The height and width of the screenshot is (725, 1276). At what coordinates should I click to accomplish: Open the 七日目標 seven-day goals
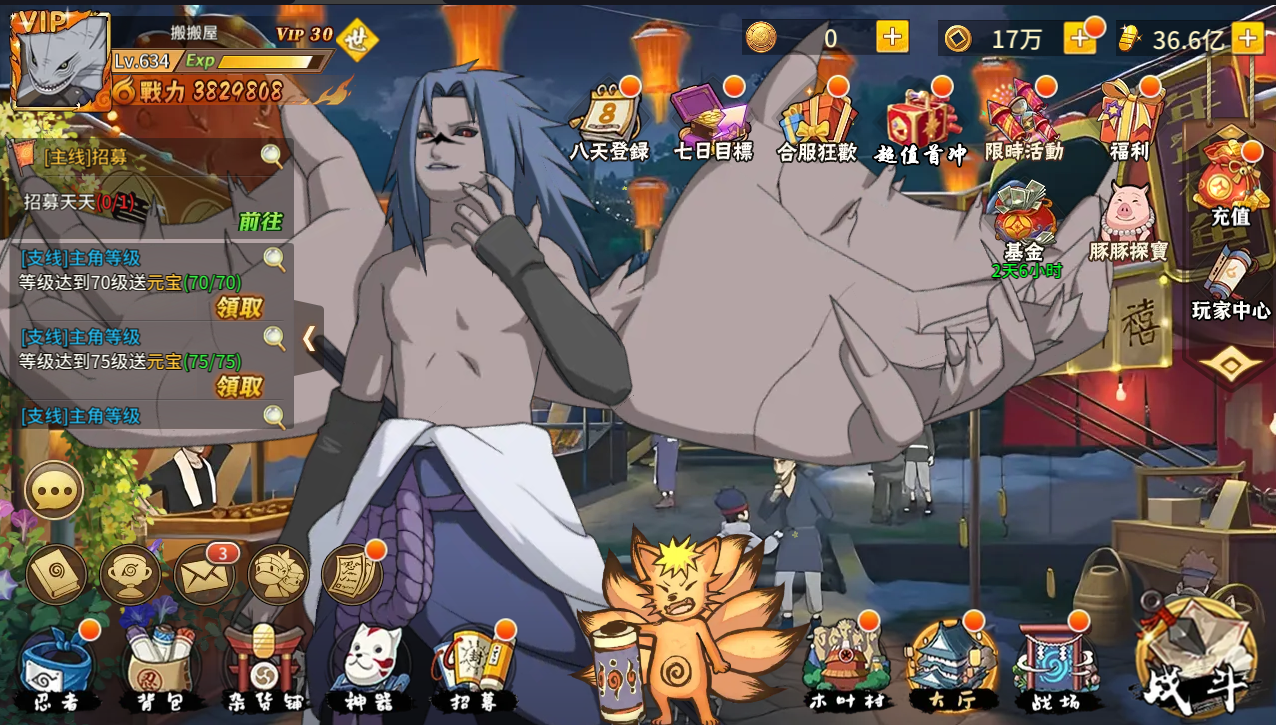(x=712, y=122)
